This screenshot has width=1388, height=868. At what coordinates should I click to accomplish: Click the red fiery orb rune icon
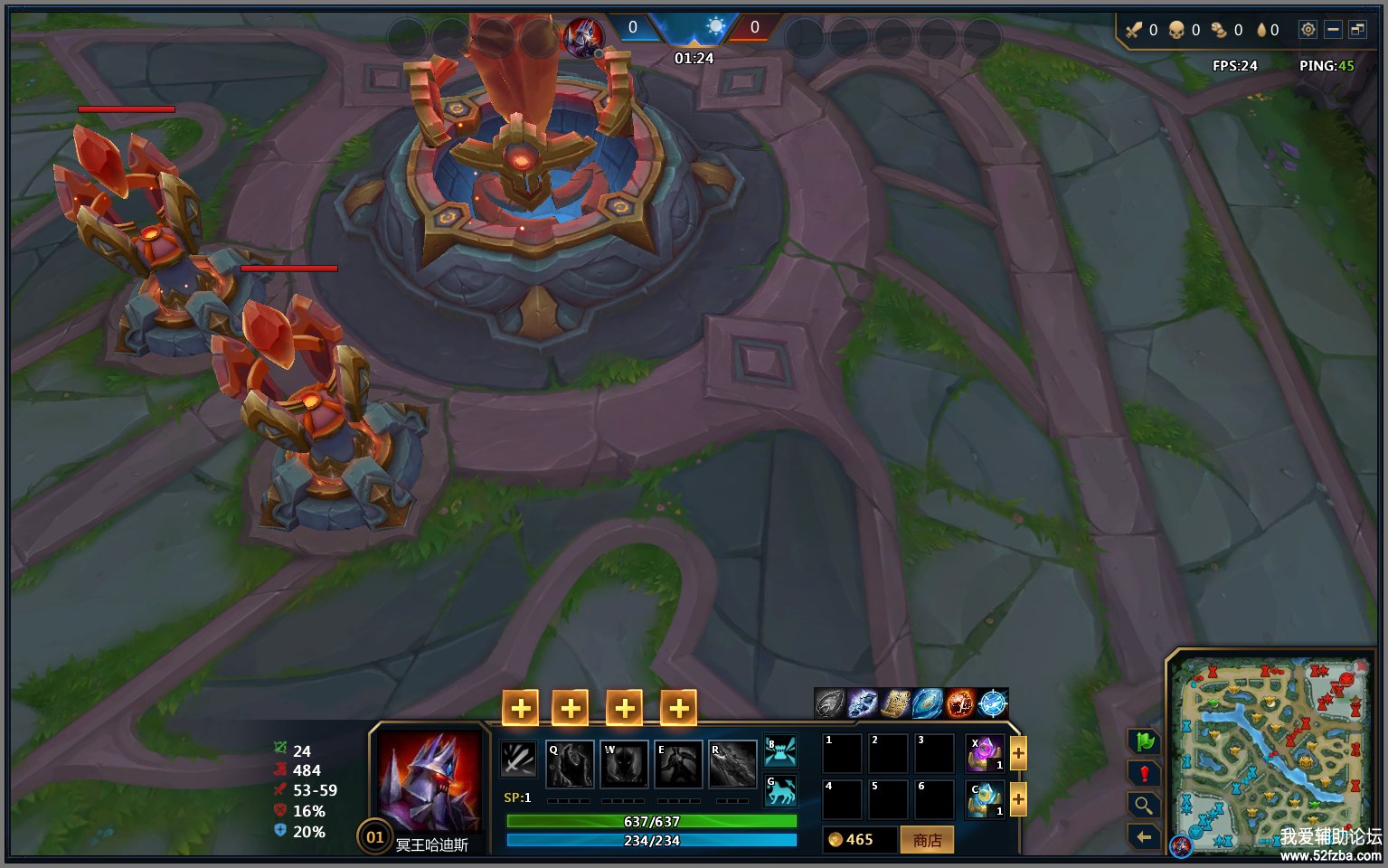coord(959,703)
